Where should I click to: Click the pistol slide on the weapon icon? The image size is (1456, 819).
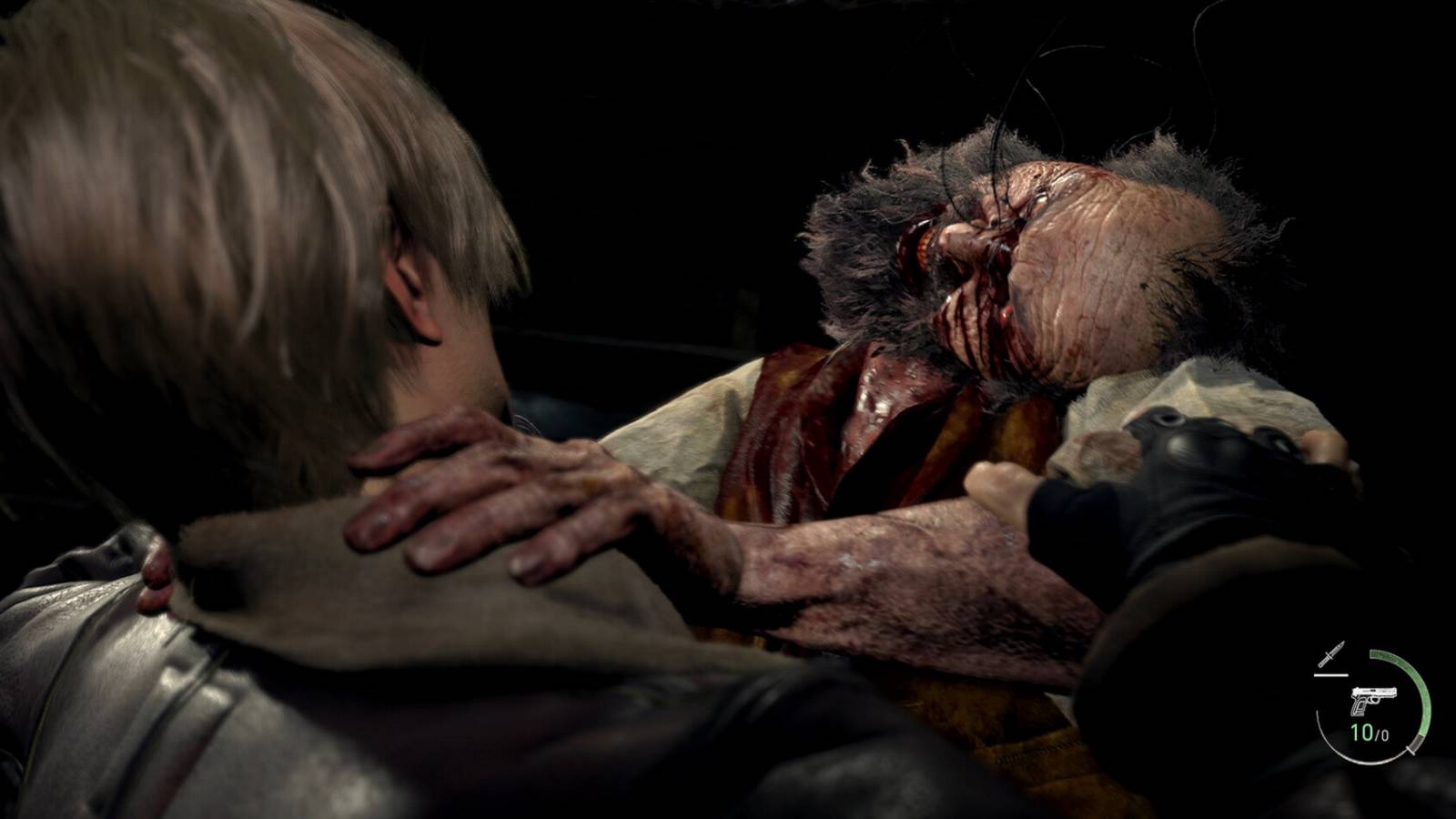[1374, 692]
